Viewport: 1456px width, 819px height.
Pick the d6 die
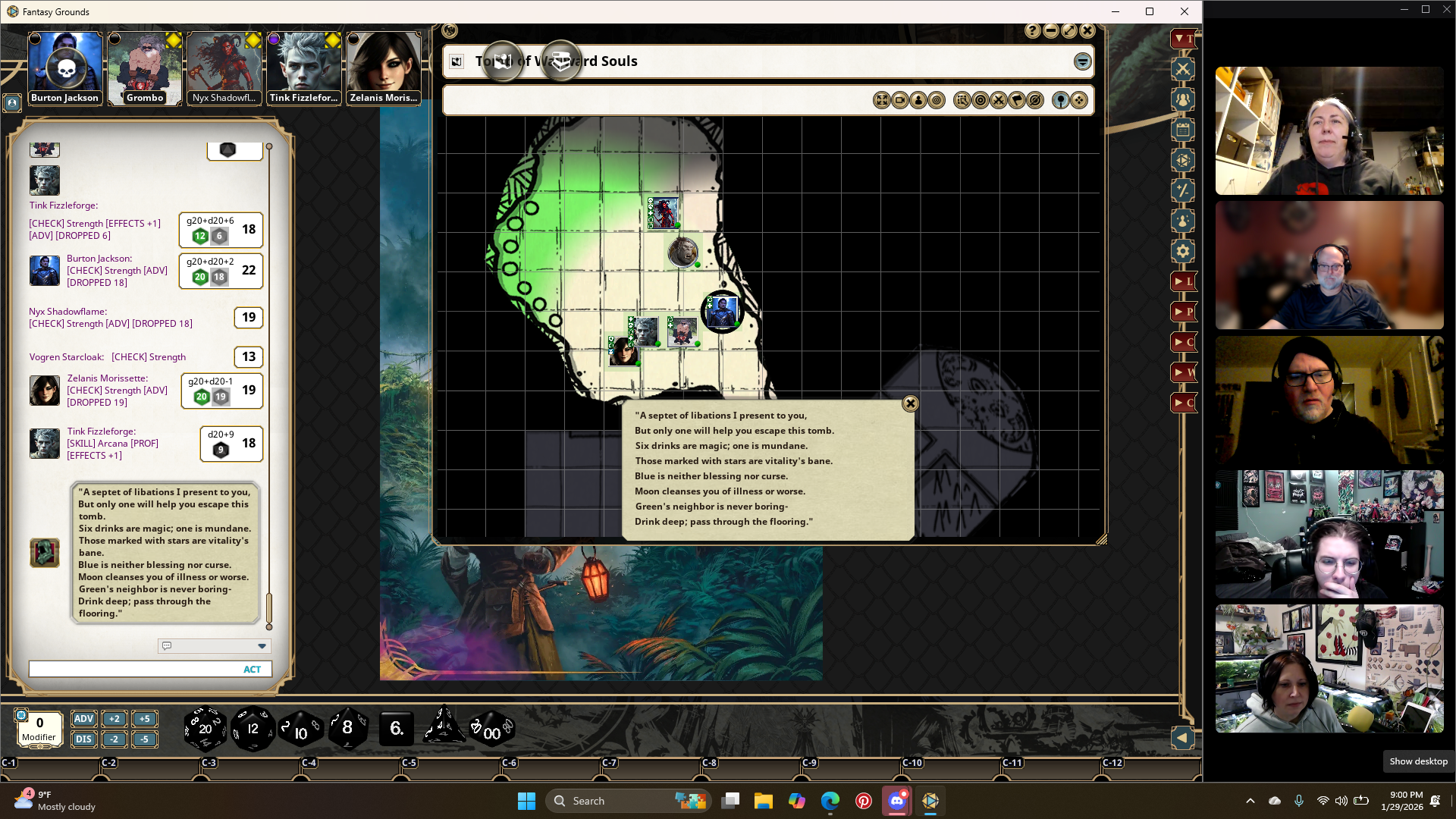coord(396,729)
